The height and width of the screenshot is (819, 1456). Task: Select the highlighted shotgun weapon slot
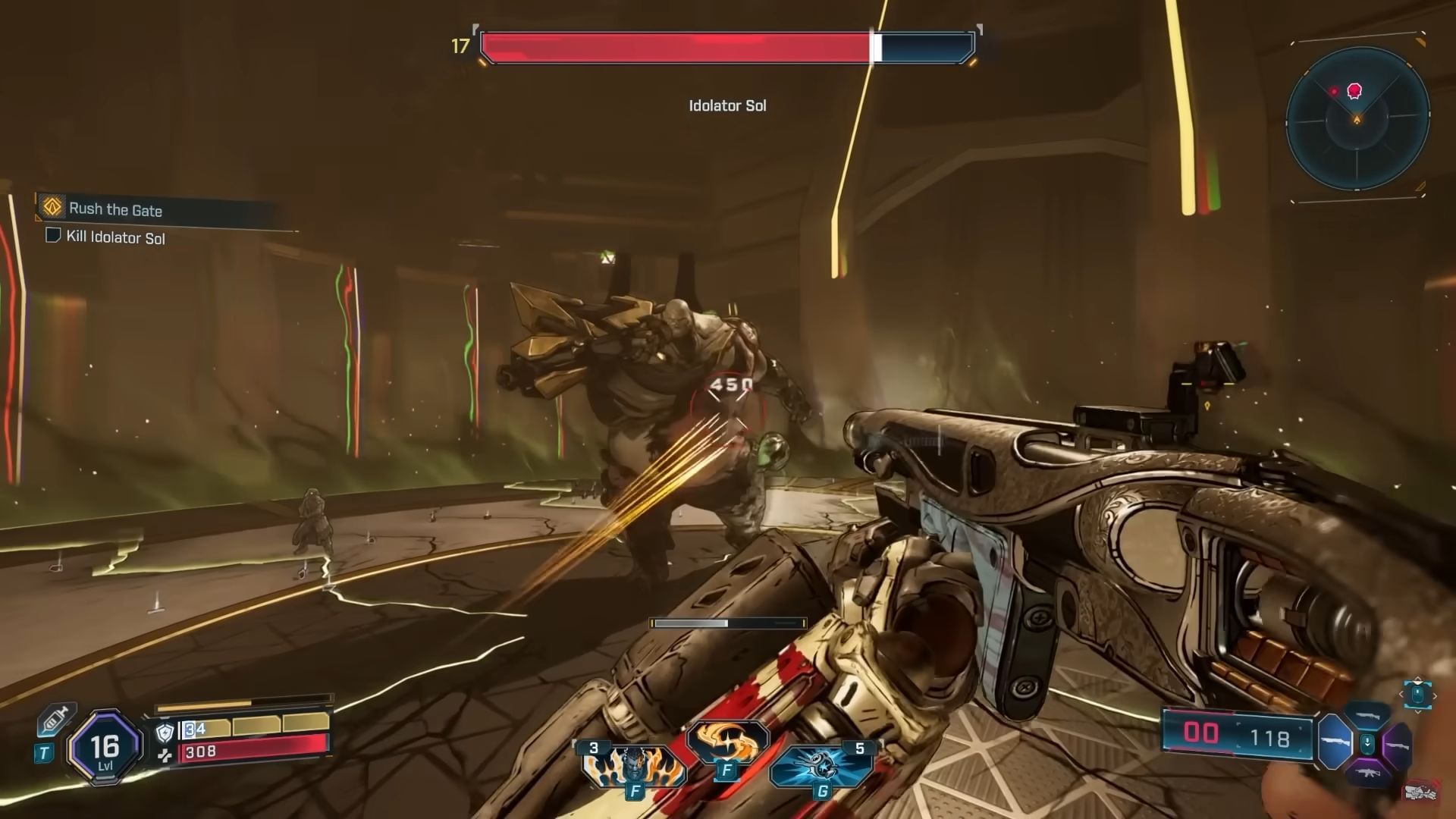[1335, 741]
